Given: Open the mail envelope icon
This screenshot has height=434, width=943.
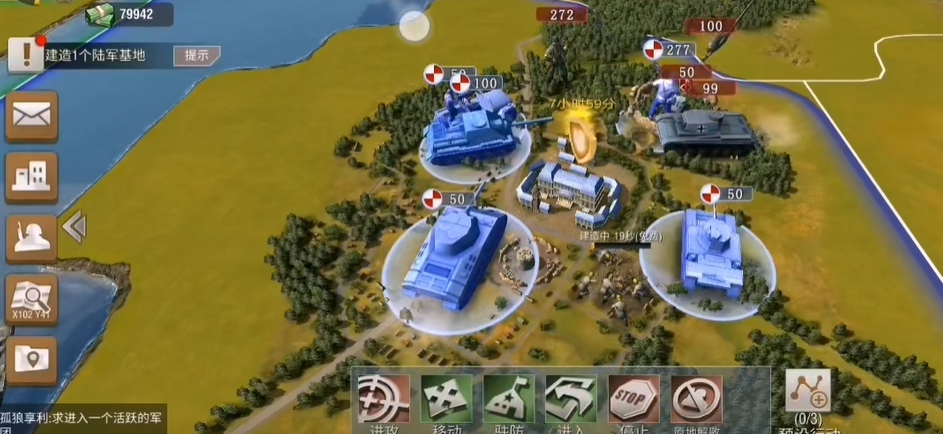Looking at the screenshot, I should point(31,117).
